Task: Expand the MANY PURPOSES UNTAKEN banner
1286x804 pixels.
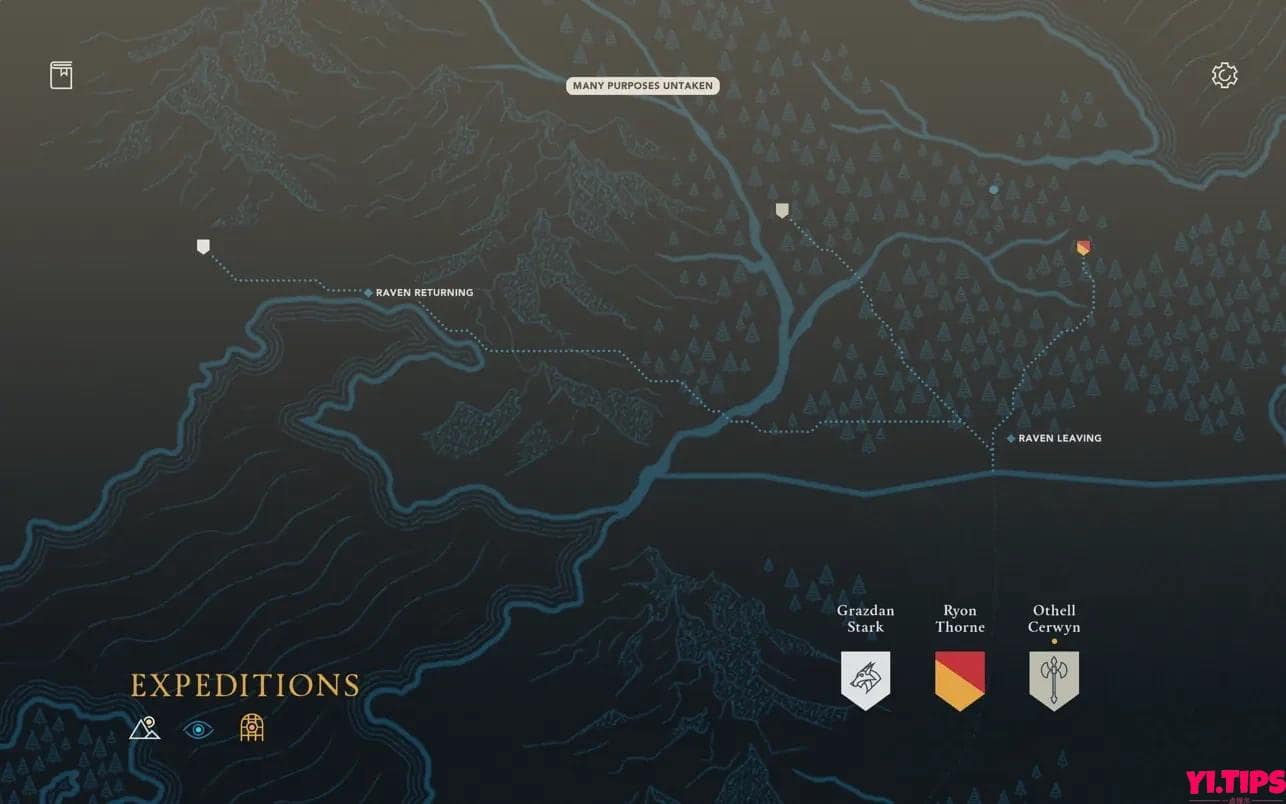Action: click(x=643, y=86)
